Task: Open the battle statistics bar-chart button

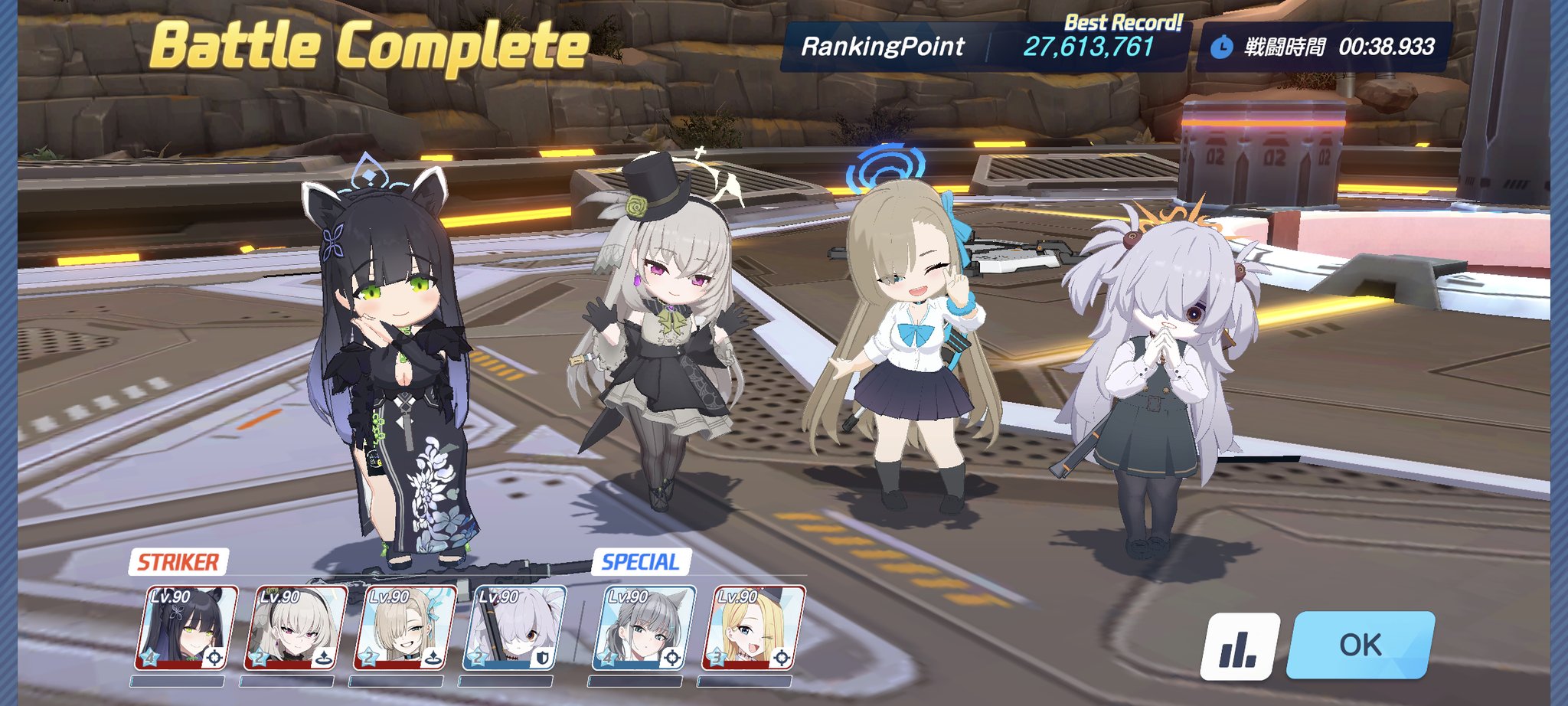Action: (x=1239, y=646)
